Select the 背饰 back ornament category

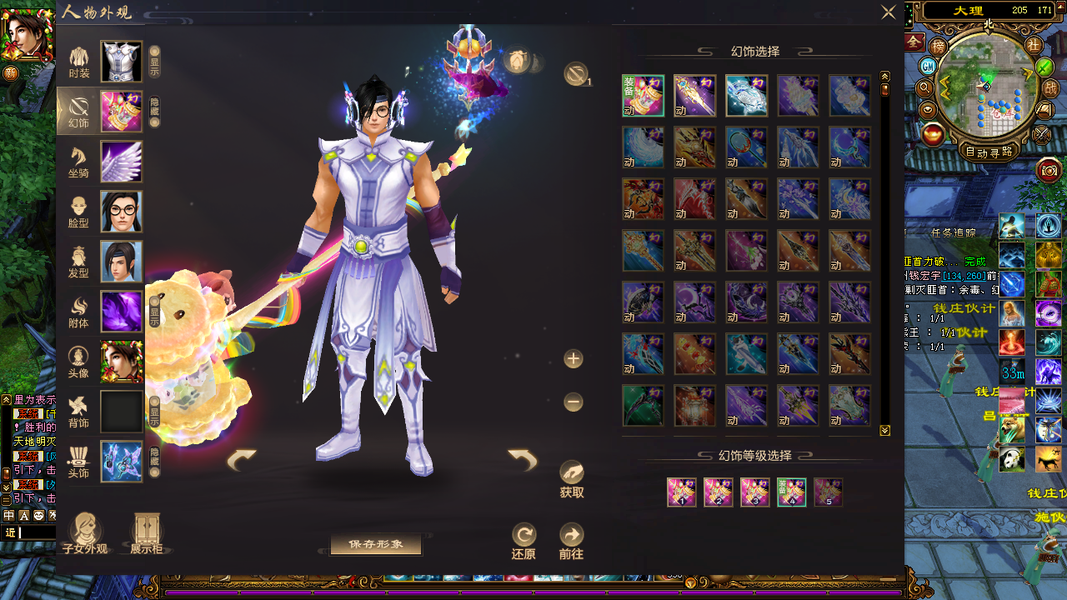(79, 411)
